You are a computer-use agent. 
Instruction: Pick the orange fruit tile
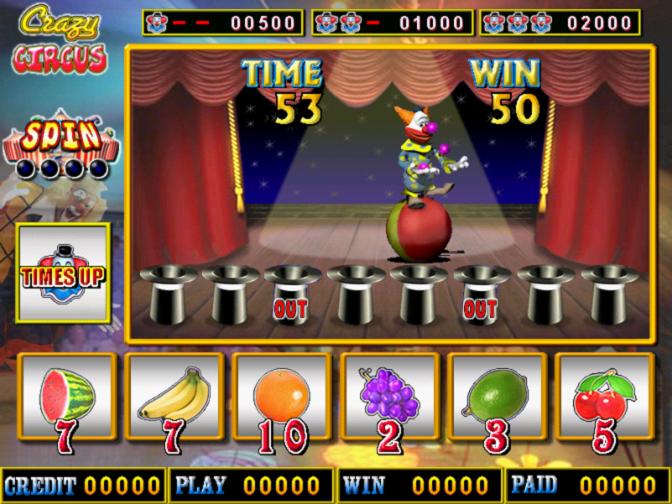(281, 400)
